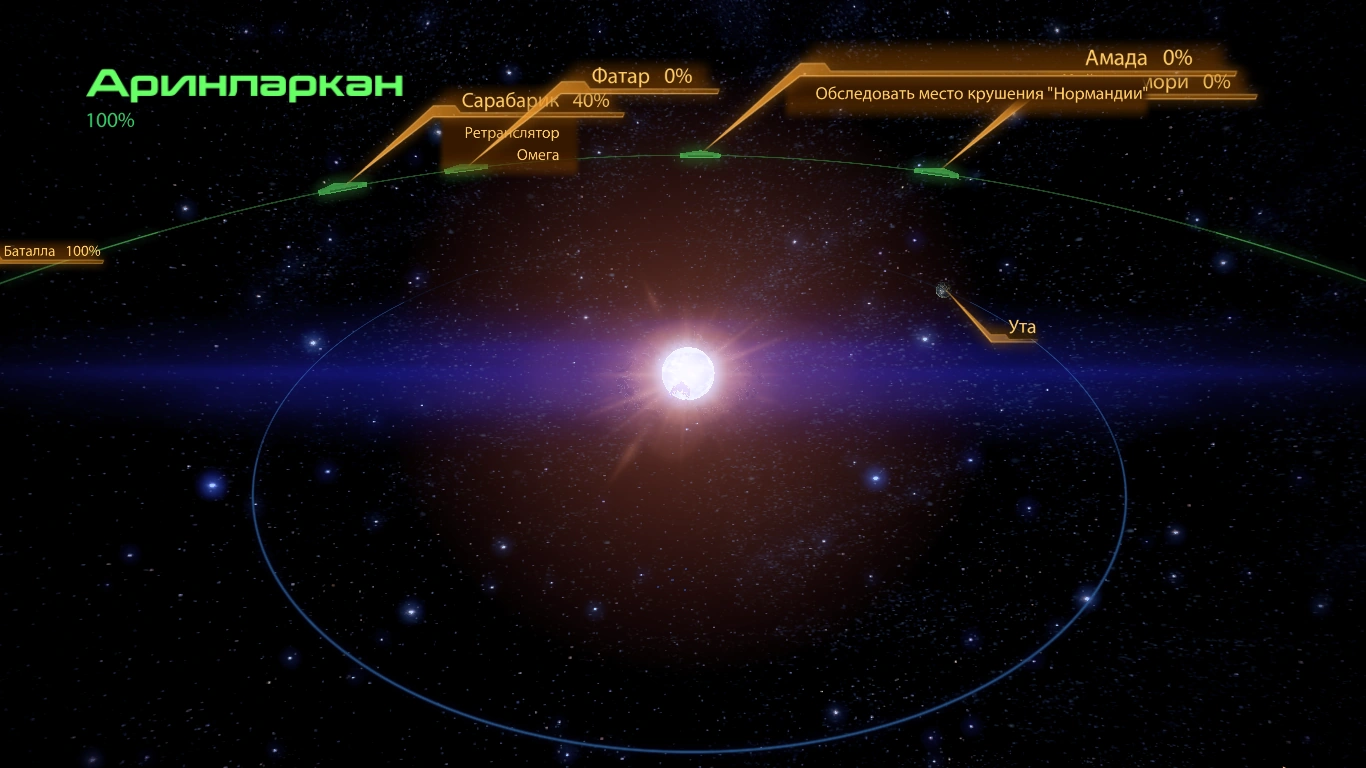Click the system title Аринларкан

pos(244,85)
